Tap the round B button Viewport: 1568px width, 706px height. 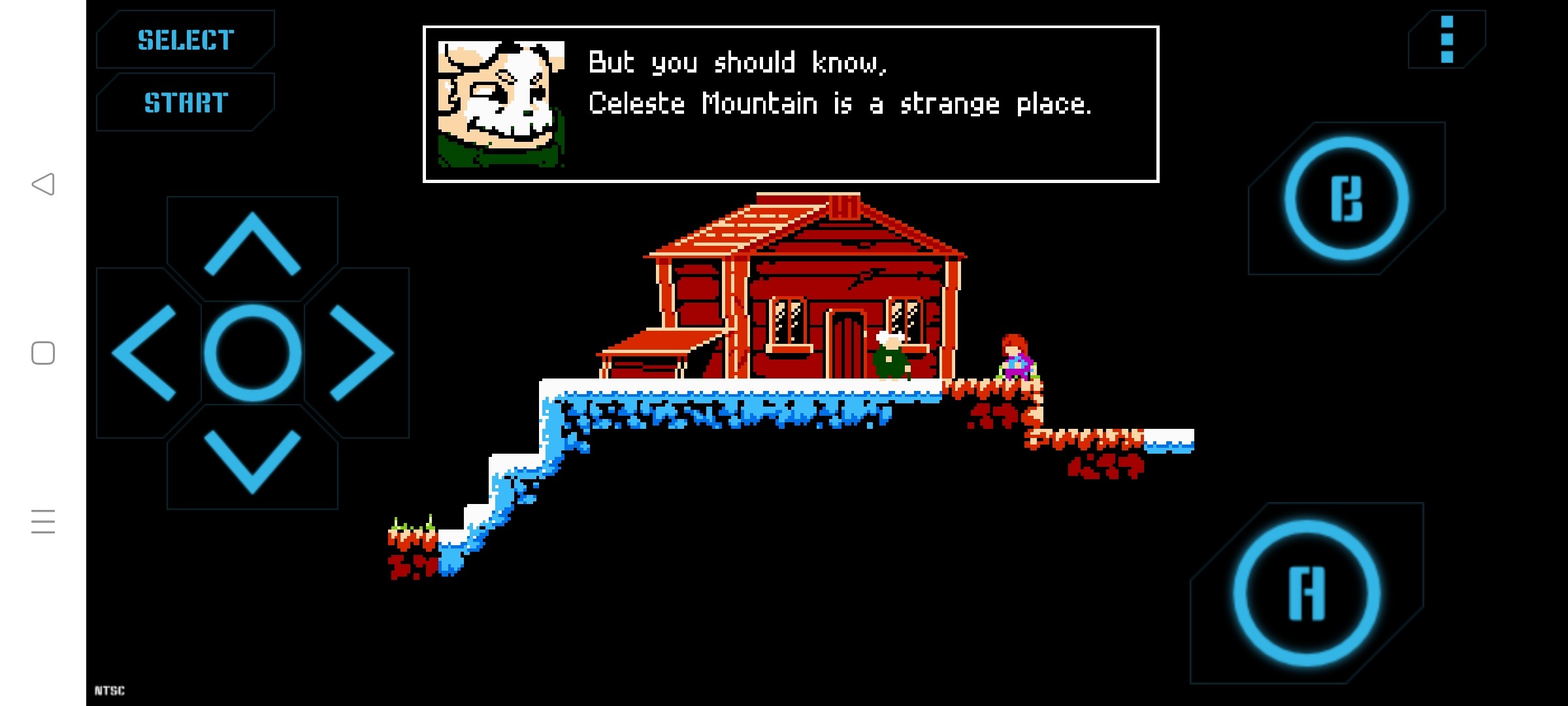(x=1347, y=199)
